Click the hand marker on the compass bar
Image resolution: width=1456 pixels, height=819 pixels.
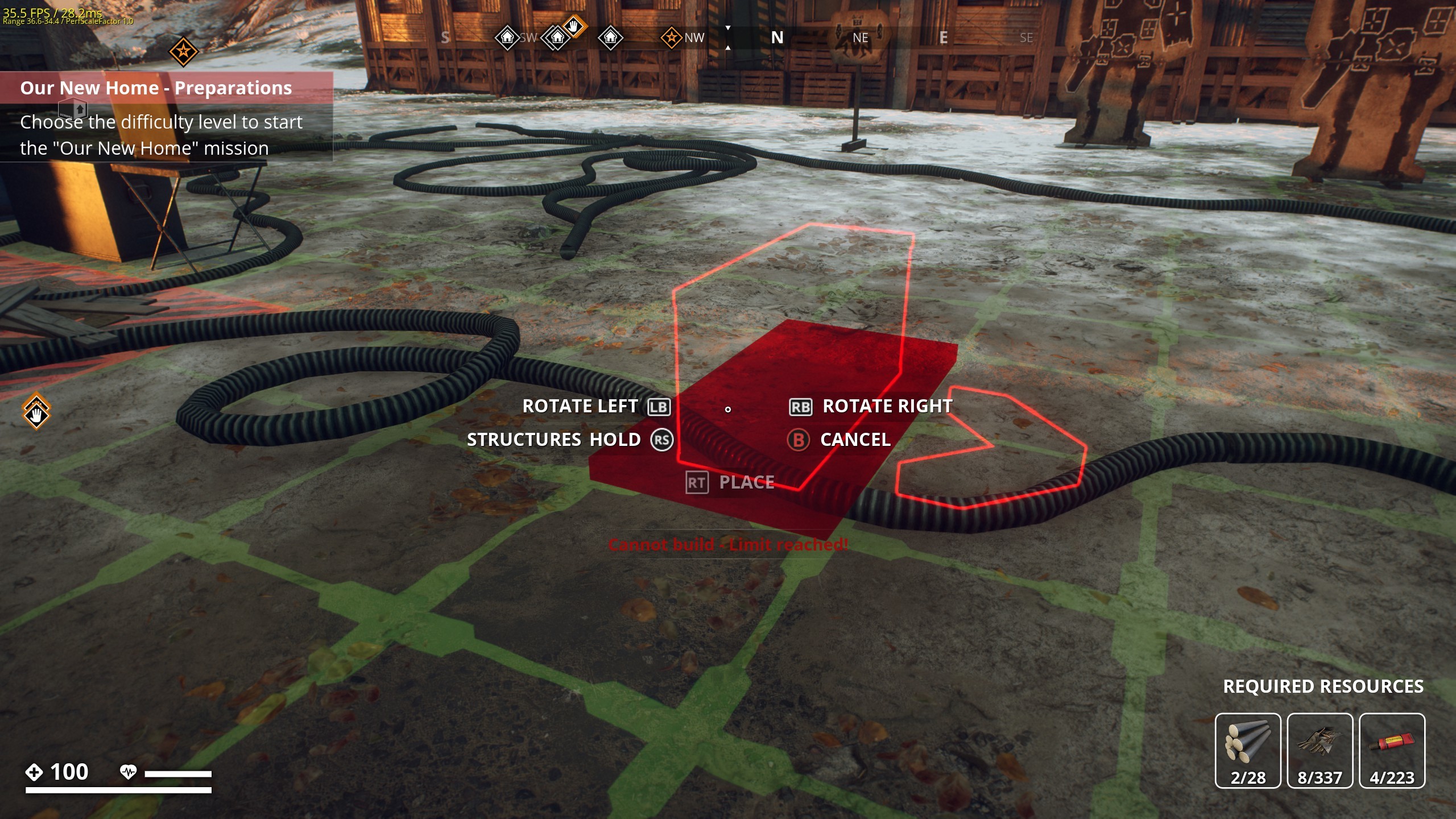(x=574, y=26)
